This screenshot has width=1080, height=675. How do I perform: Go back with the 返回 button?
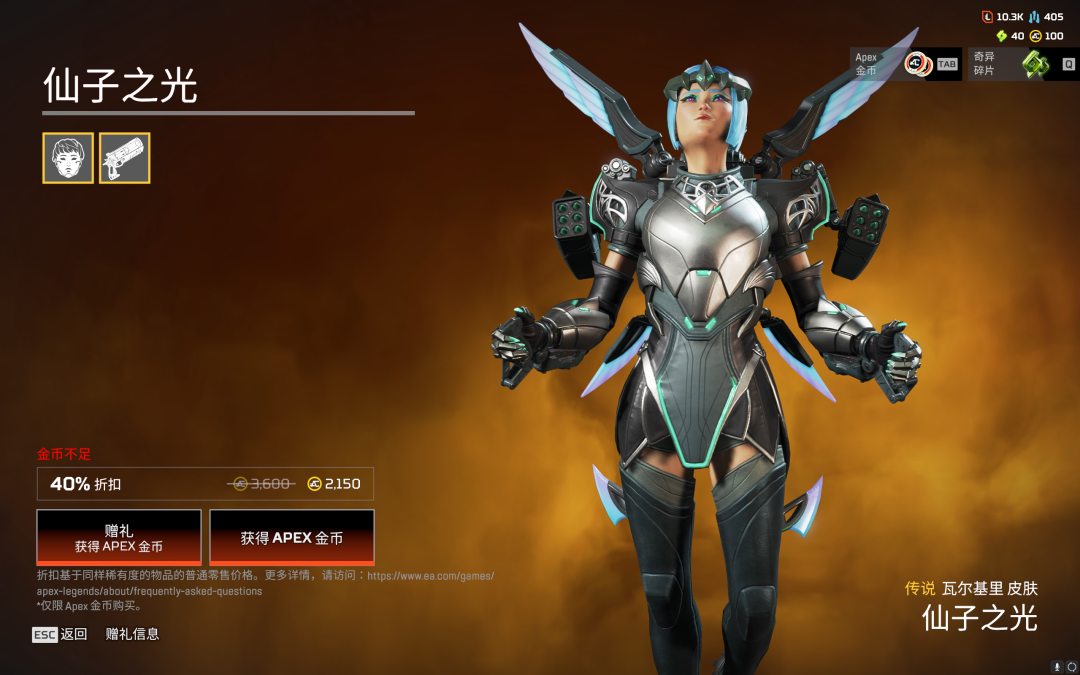(60, 634)
